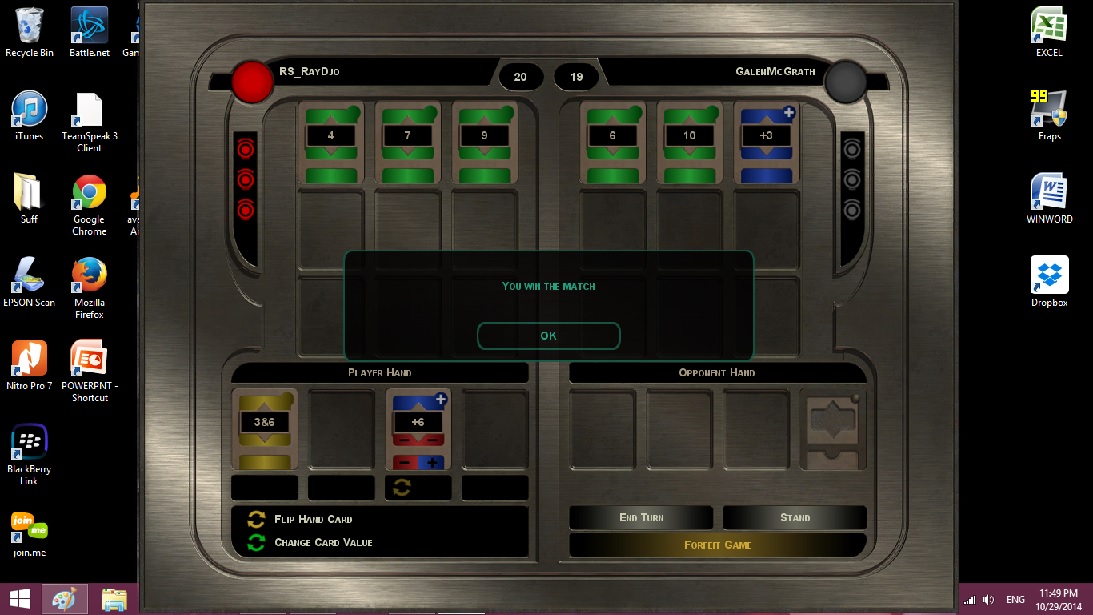1093x615 pixels.
Task: Select the opponent's blue +3 card
Action: point(767,143)
